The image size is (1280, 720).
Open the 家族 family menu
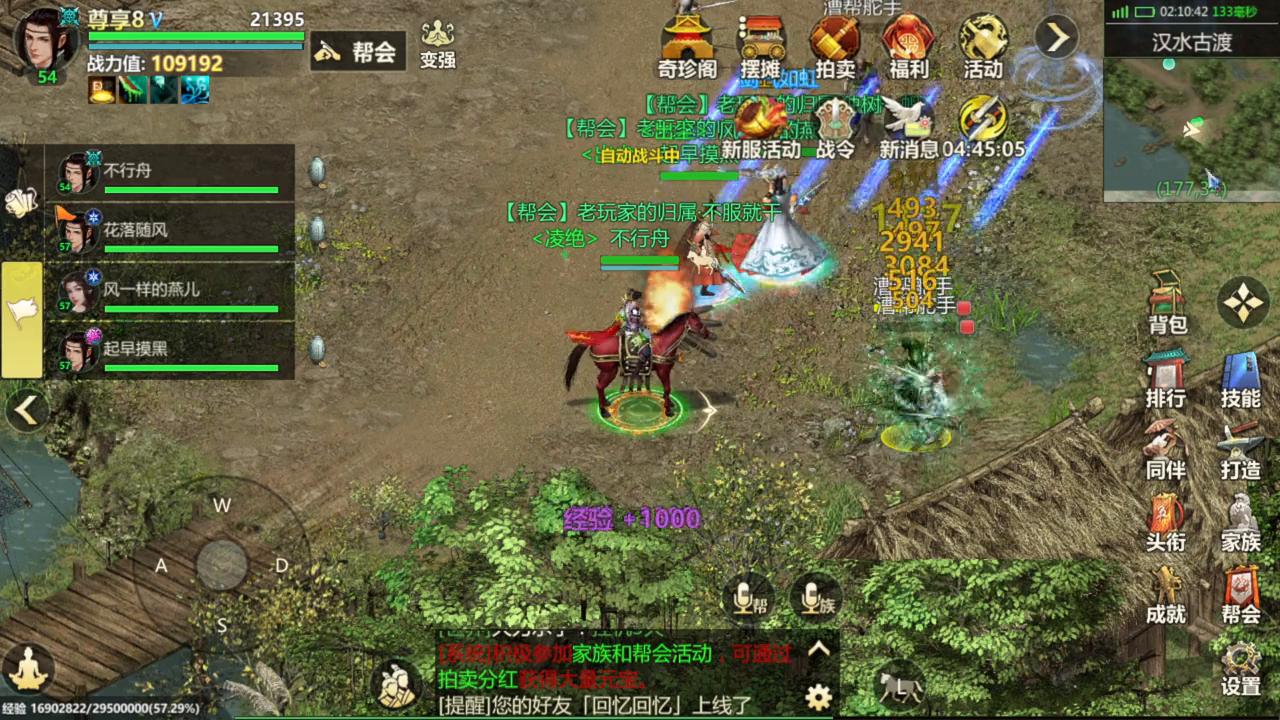point(1240,523)
